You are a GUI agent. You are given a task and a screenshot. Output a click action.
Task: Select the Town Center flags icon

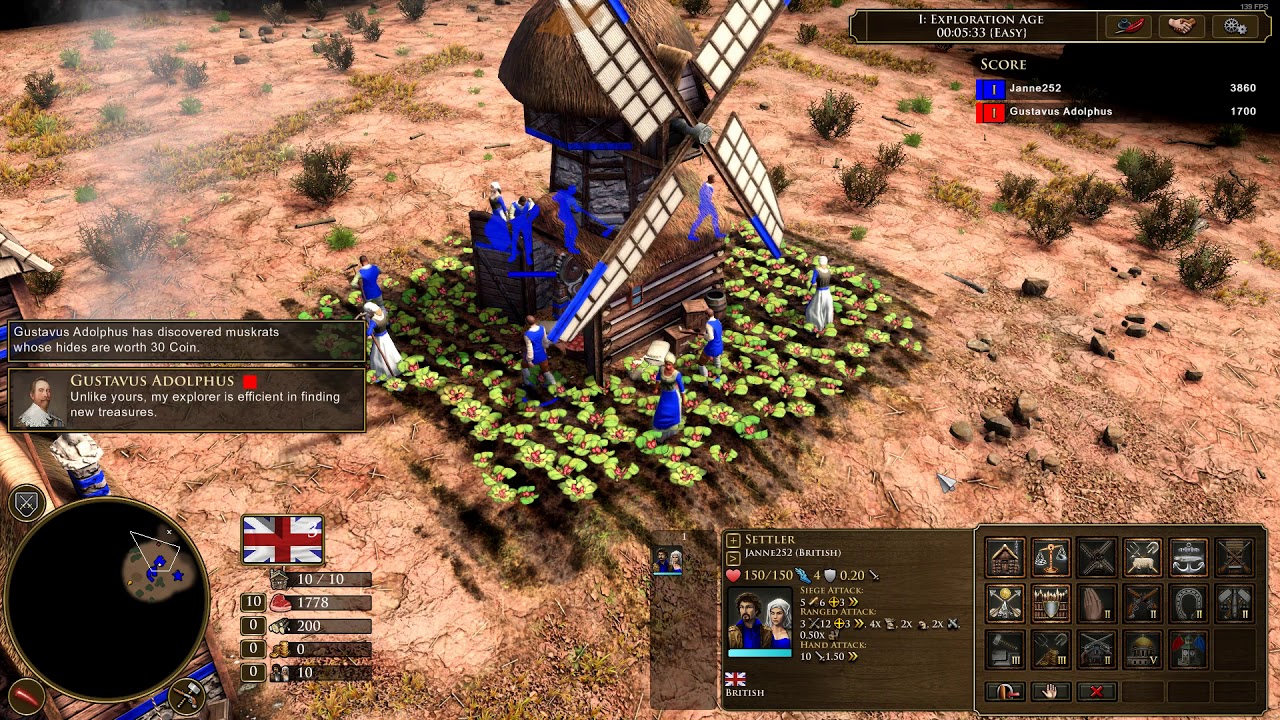(1188, 649)
